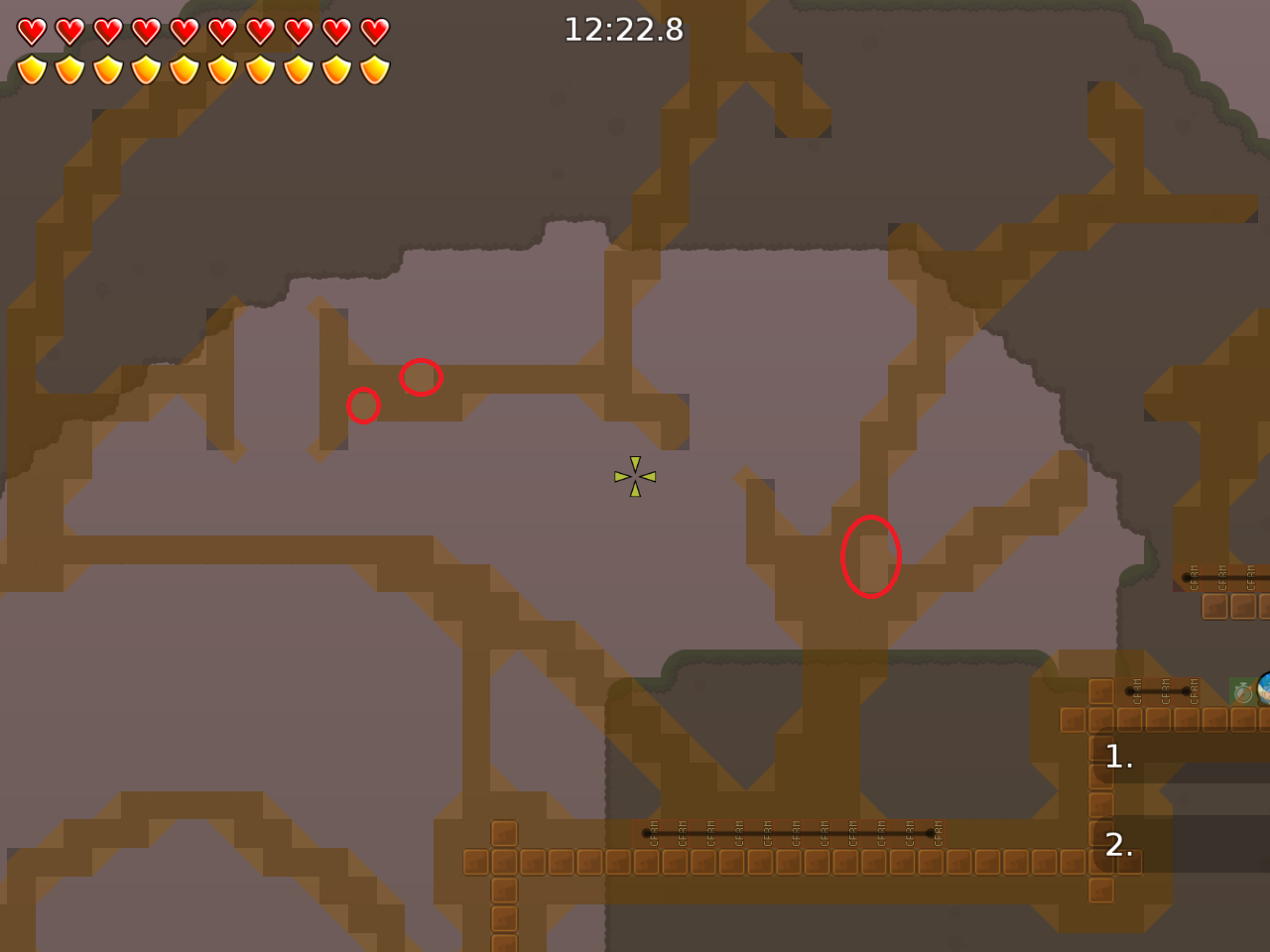Click the smaller red circle annotation on the left
Image resolution: width=1270 pixels, height=952 pixels.
[x=363, y=406]
